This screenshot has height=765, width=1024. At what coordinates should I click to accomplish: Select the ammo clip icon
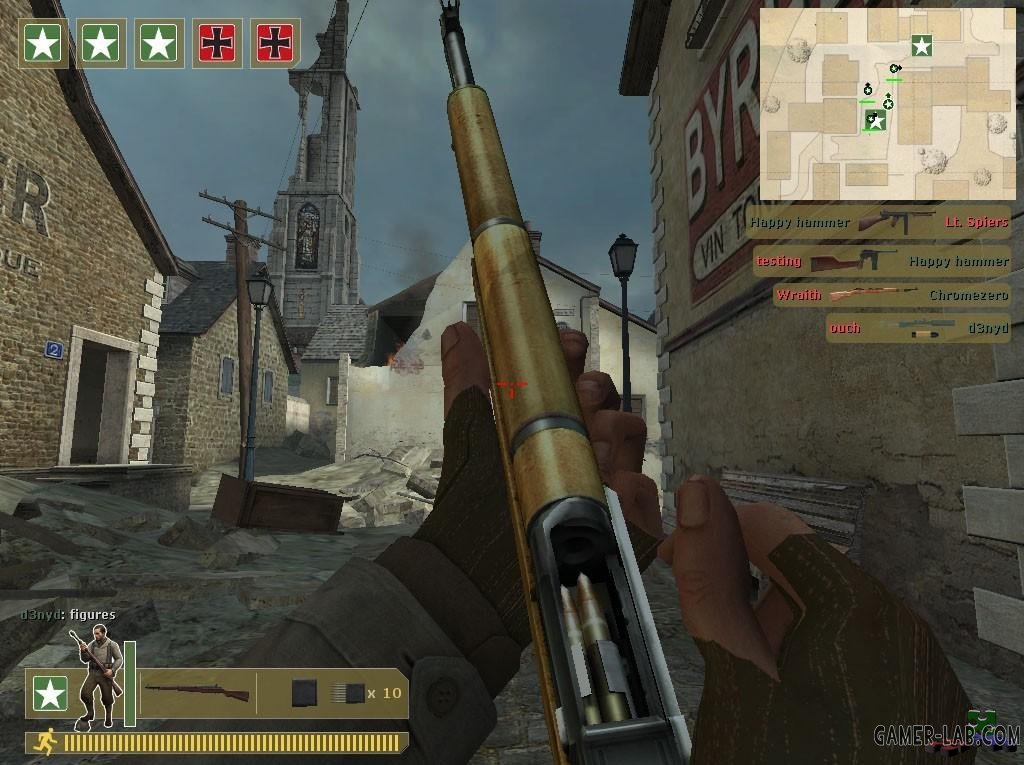click(305, 693)
